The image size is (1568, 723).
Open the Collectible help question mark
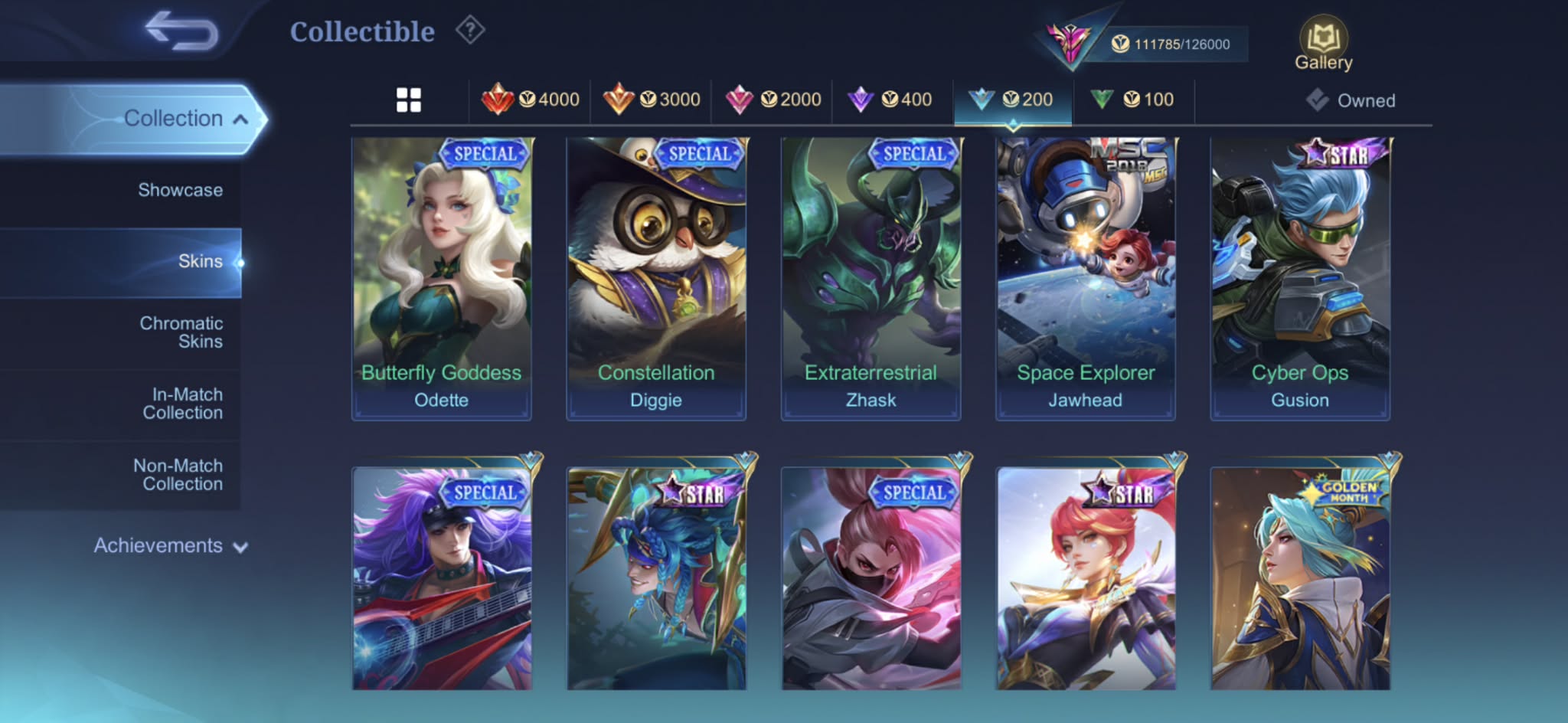coord(470,31)
